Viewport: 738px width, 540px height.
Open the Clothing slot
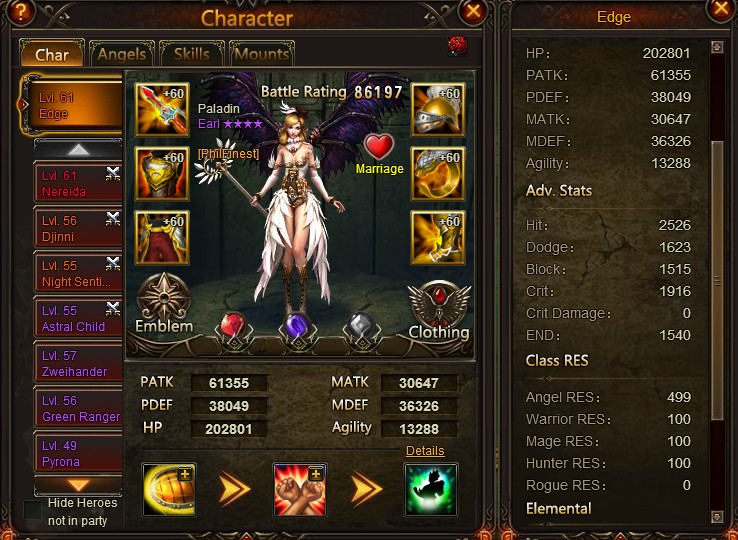(438, 308)
